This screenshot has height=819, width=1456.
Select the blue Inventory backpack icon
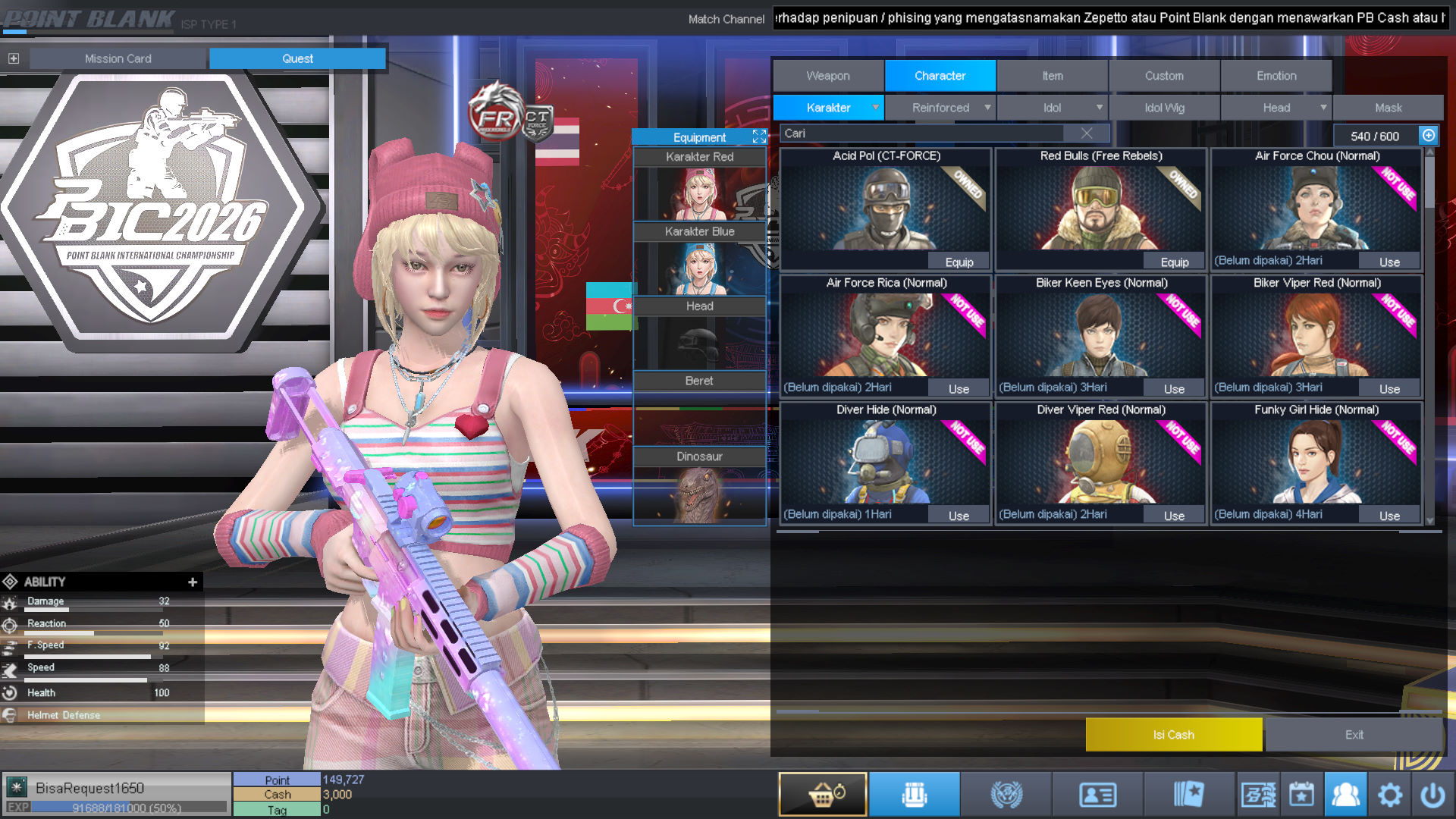915,794
